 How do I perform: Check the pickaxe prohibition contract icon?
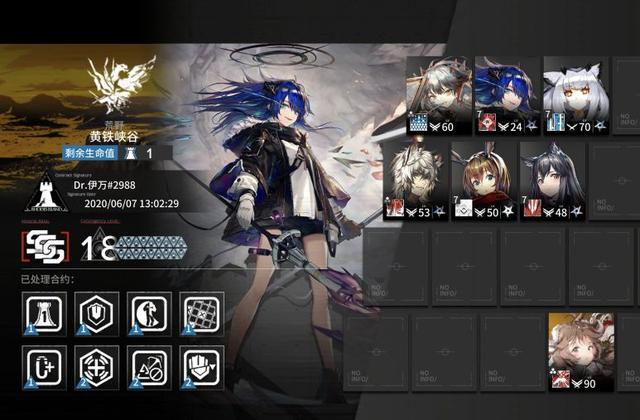click(x=149, y=367)
